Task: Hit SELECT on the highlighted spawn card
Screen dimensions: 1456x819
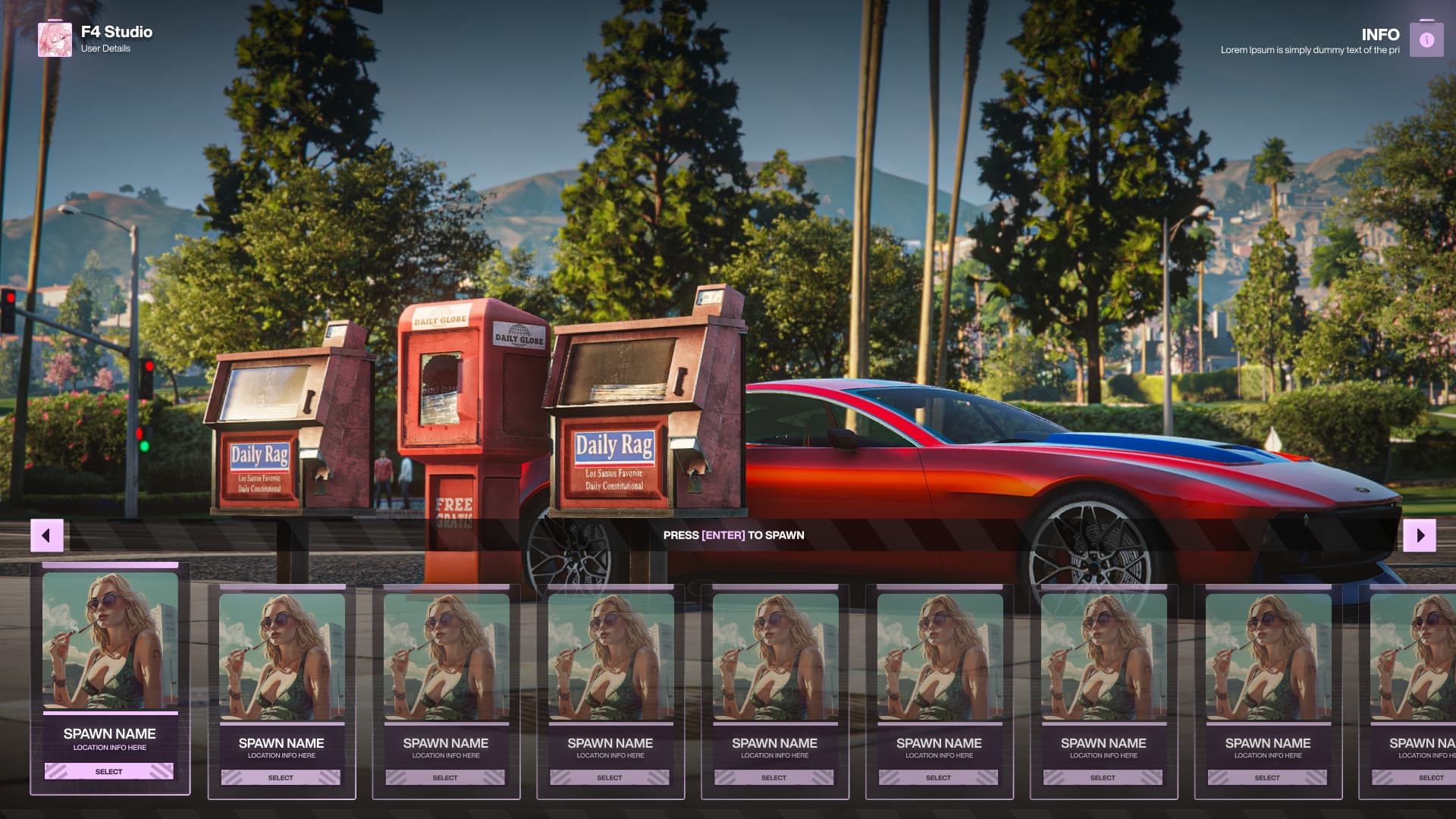Action: 109,771
